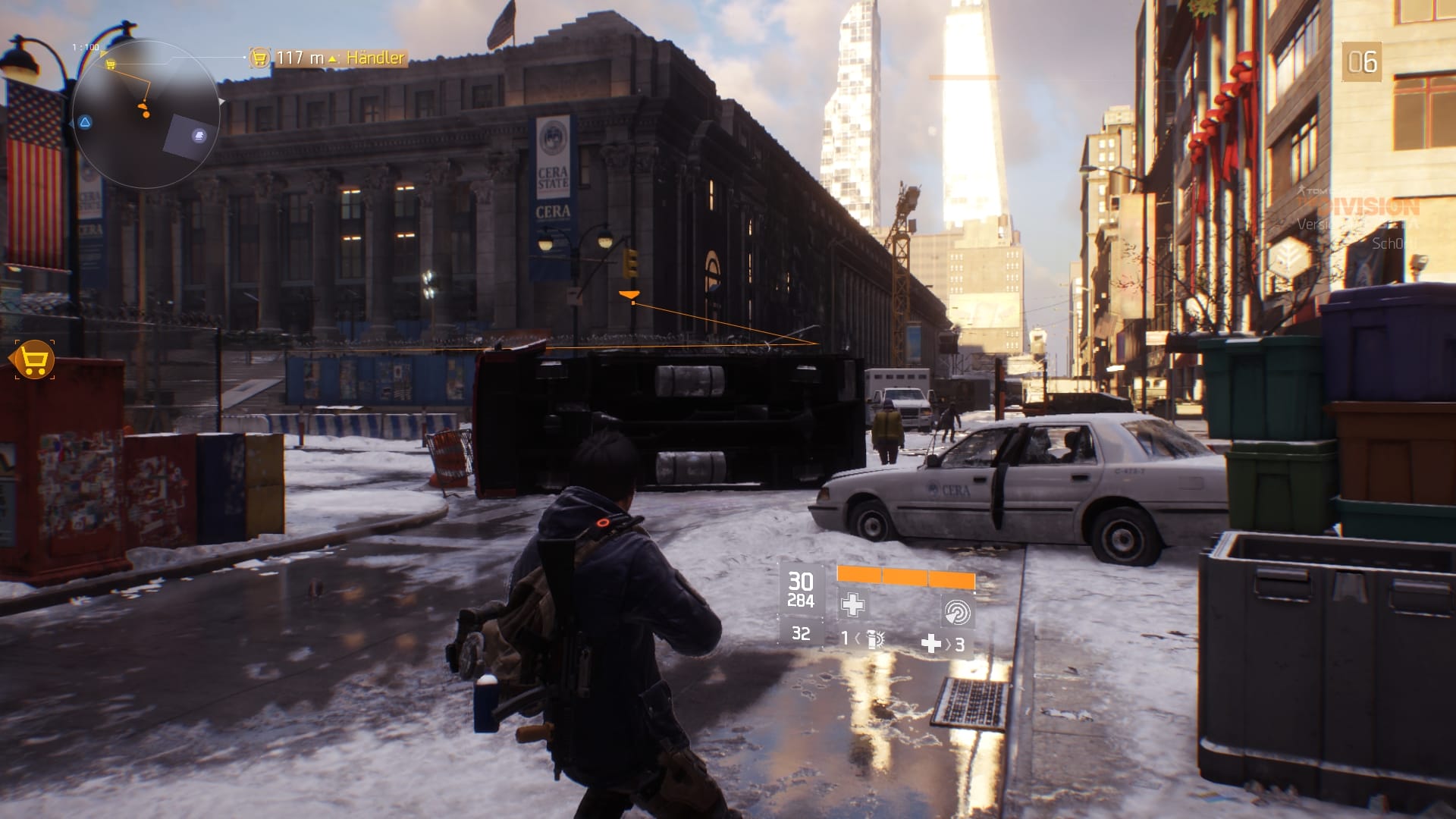Click the medkit cross icon in HUD
The image size is (1456, 819).
click(x=852, y=605)
